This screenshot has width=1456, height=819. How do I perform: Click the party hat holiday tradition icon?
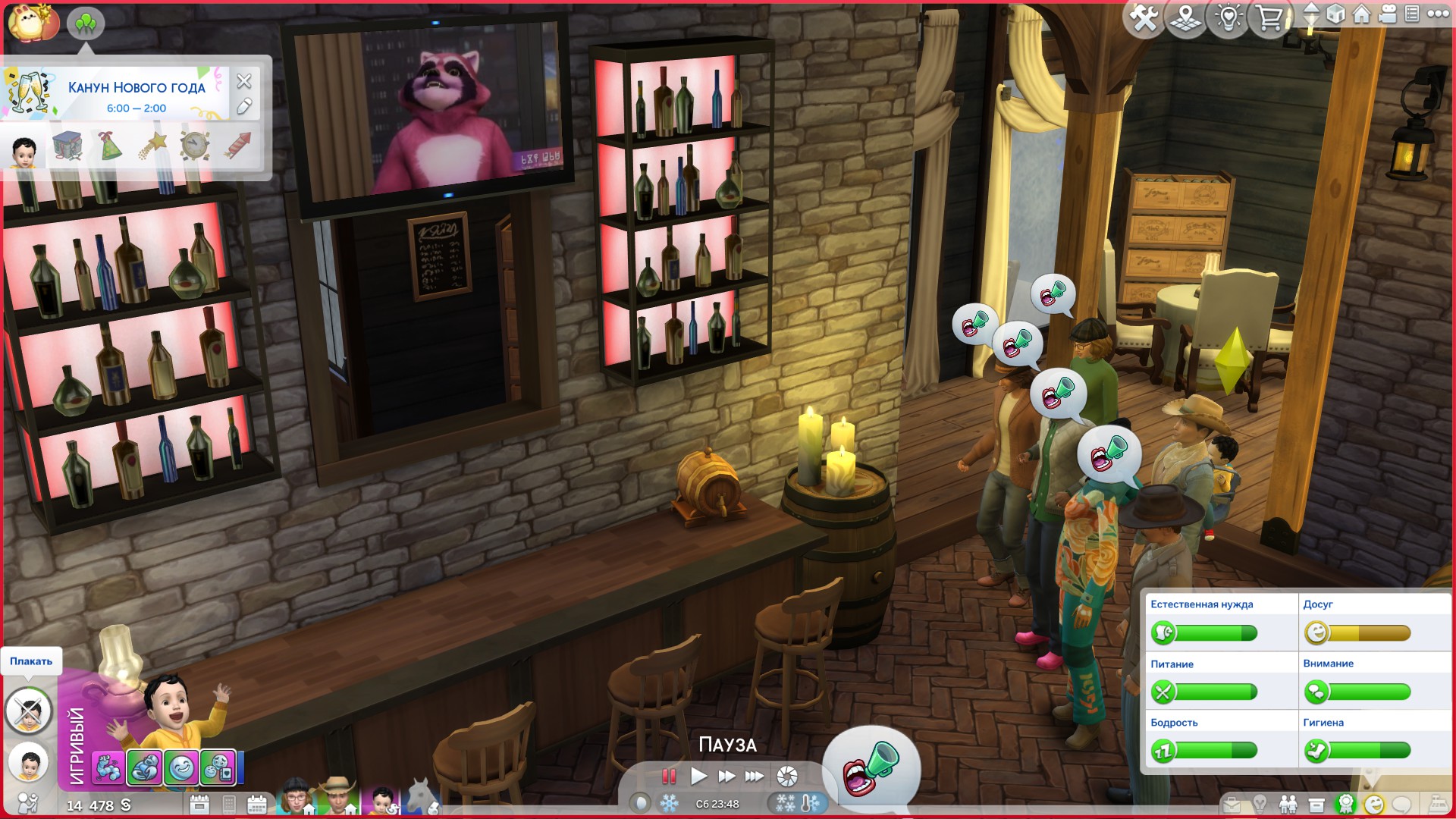[110, 146]
